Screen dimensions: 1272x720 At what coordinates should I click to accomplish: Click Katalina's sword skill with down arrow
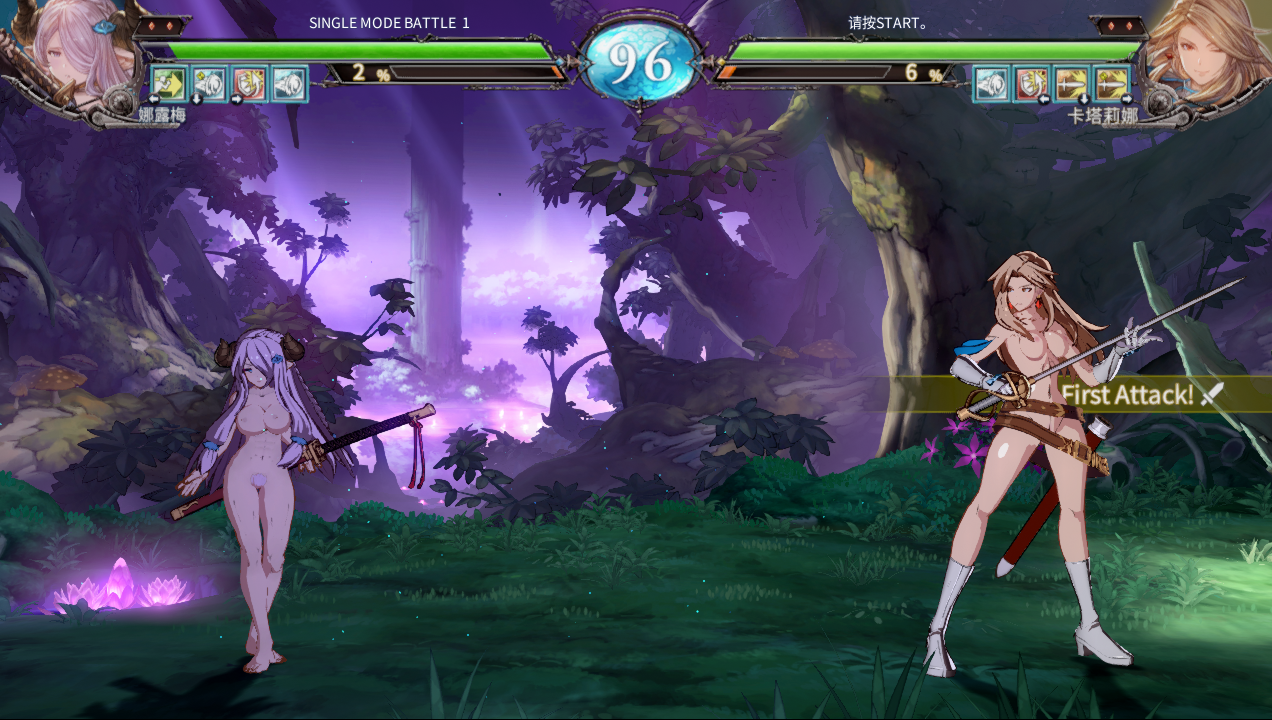(x=1072, y=84)
